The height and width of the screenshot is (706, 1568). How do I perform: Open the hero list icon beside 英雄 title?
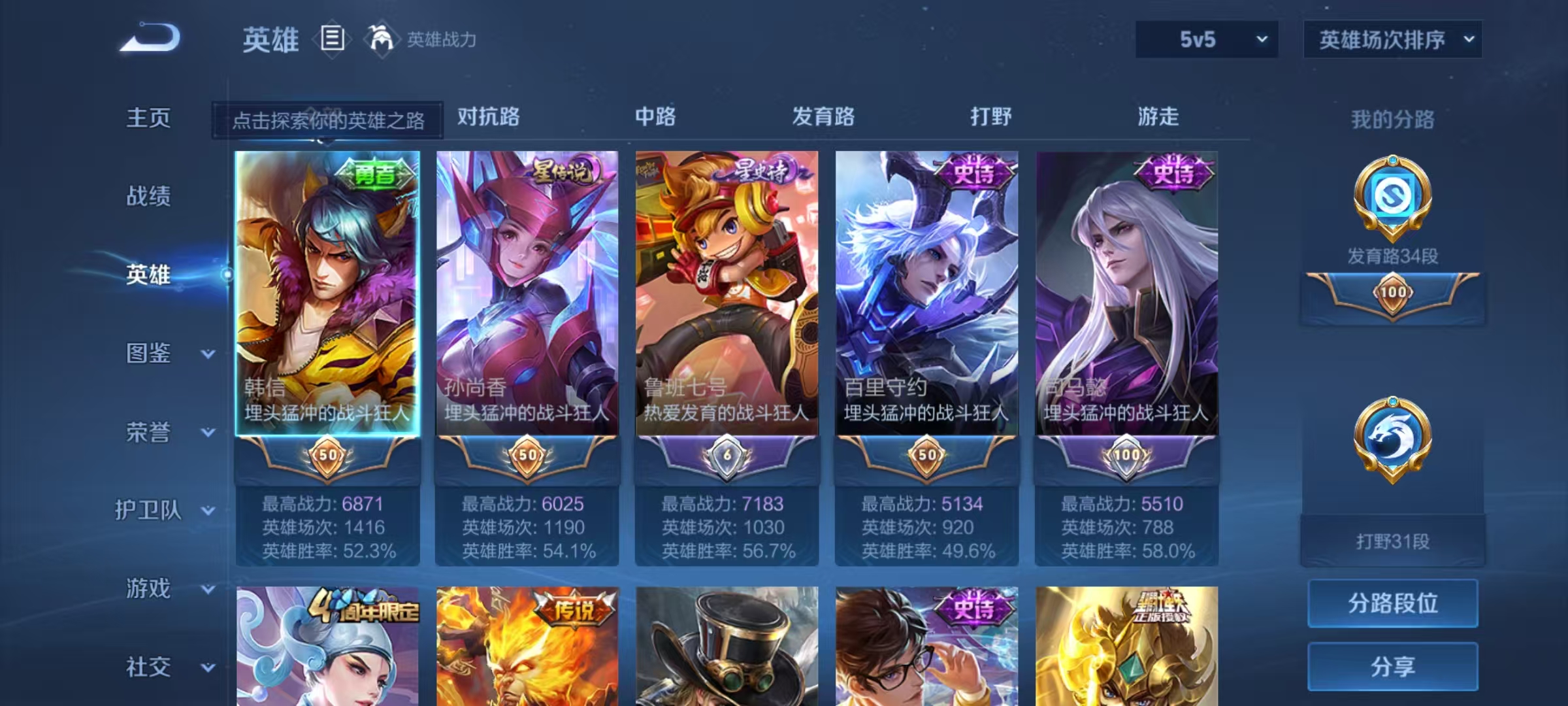click(332, 39)
